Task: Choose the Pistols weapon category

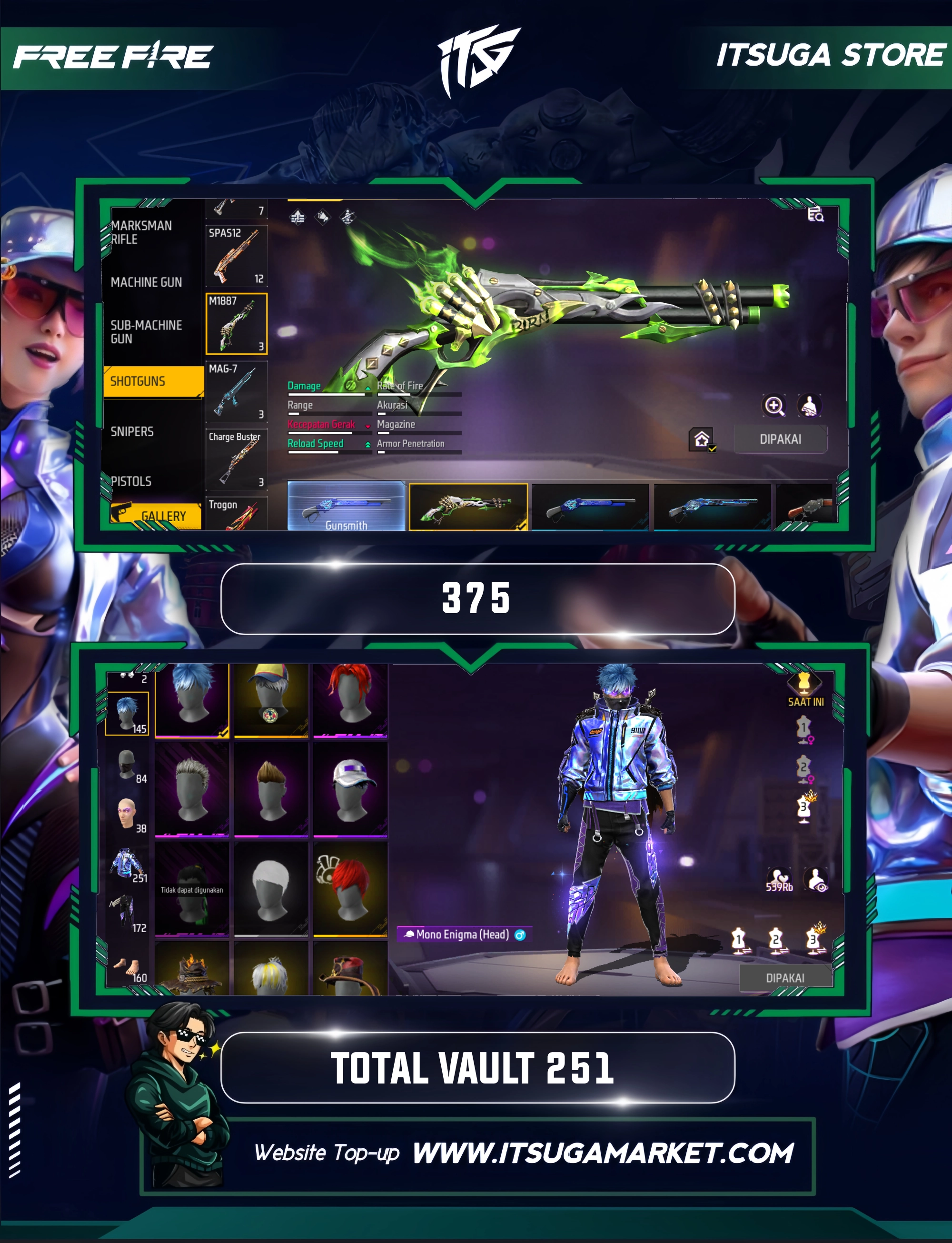Action: (x=131, y=481)
